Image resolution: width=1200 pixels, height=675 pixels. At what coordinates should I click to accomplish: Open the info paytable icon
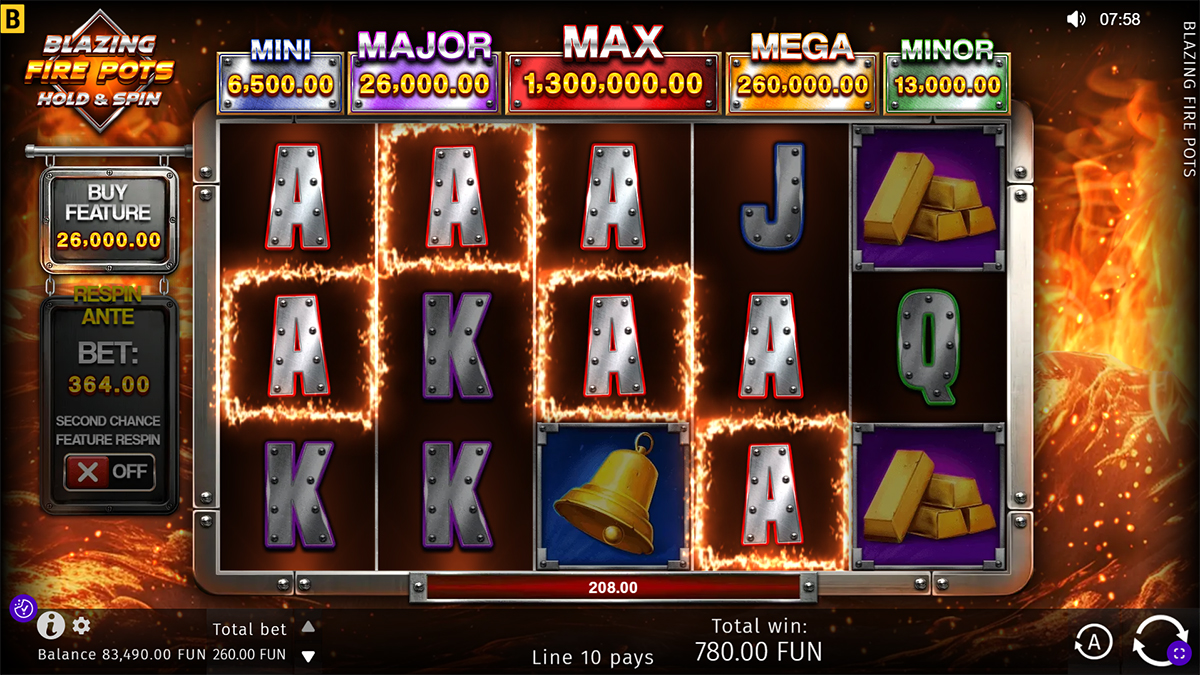51,626
